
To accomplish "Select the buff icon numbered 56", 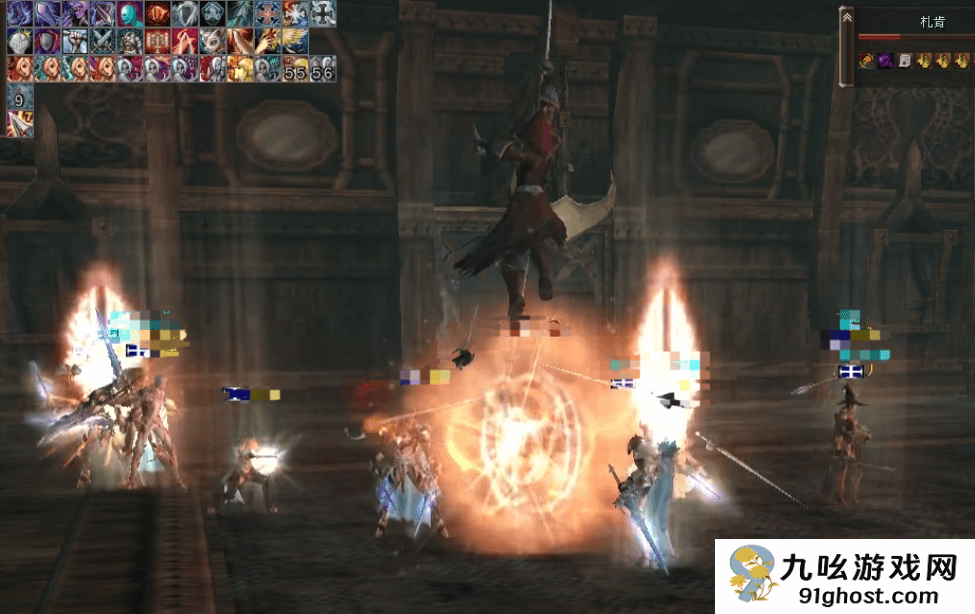I will [321, 69].
